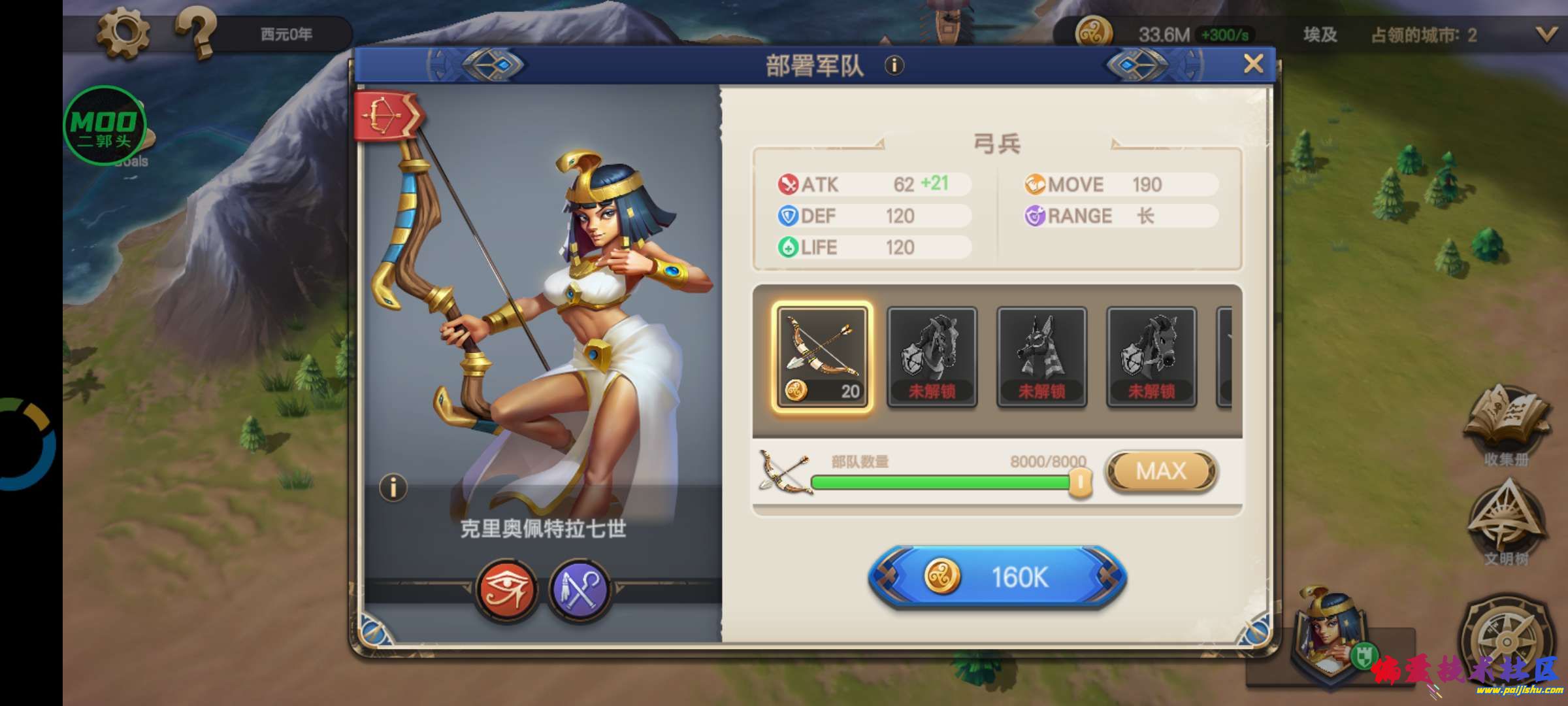
Task: Activate the red Eye of Horus skill
Action: tap(507, 589)
